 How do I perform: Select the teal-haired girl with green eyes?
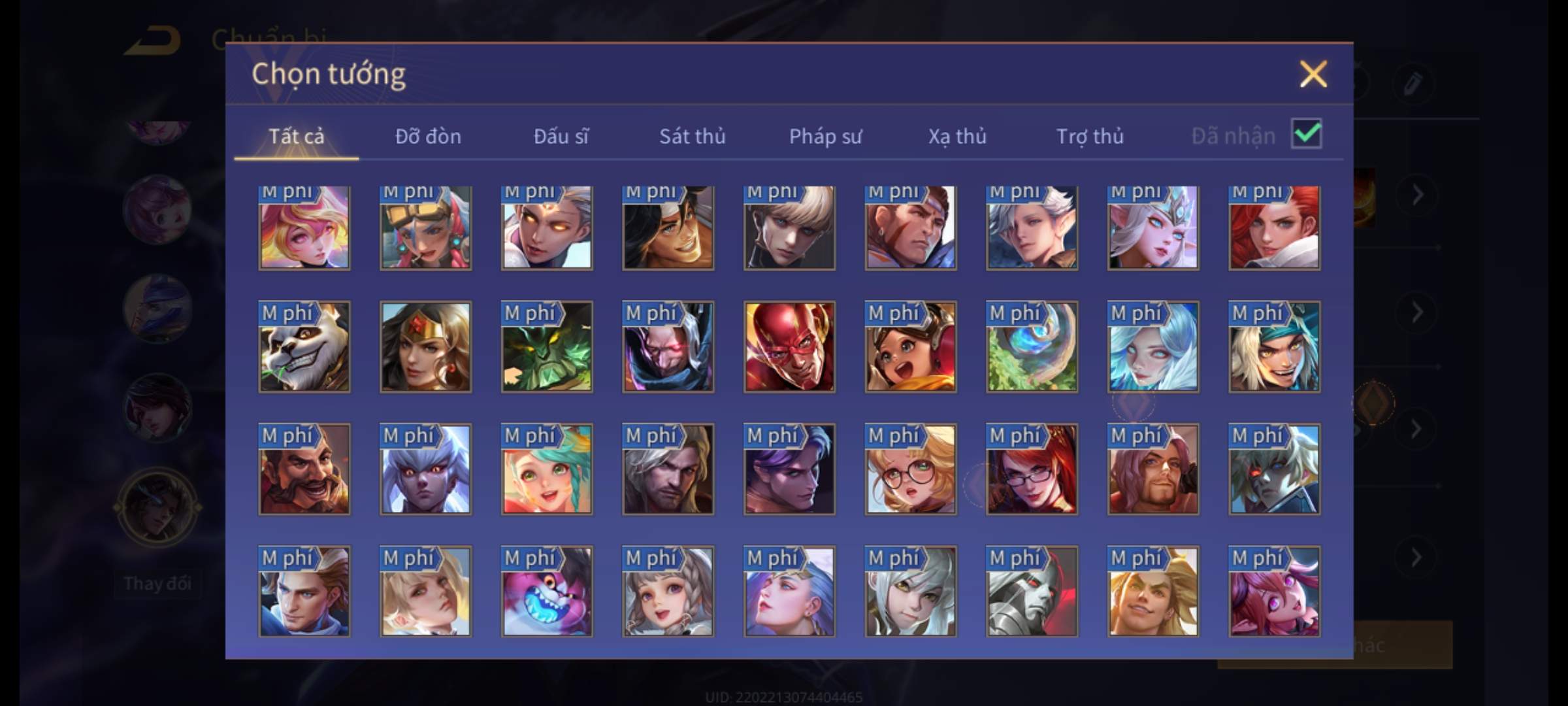point(547,469)
